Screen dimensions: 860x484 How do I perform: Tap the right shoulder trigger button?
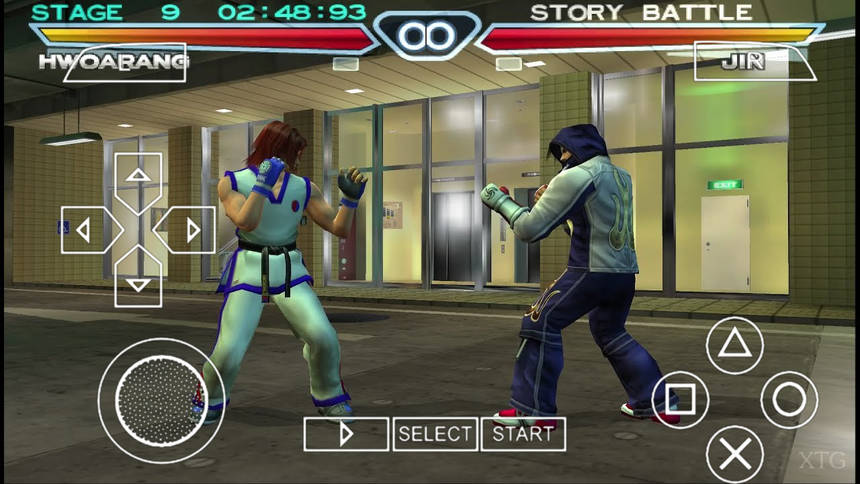tap(755, 61)
